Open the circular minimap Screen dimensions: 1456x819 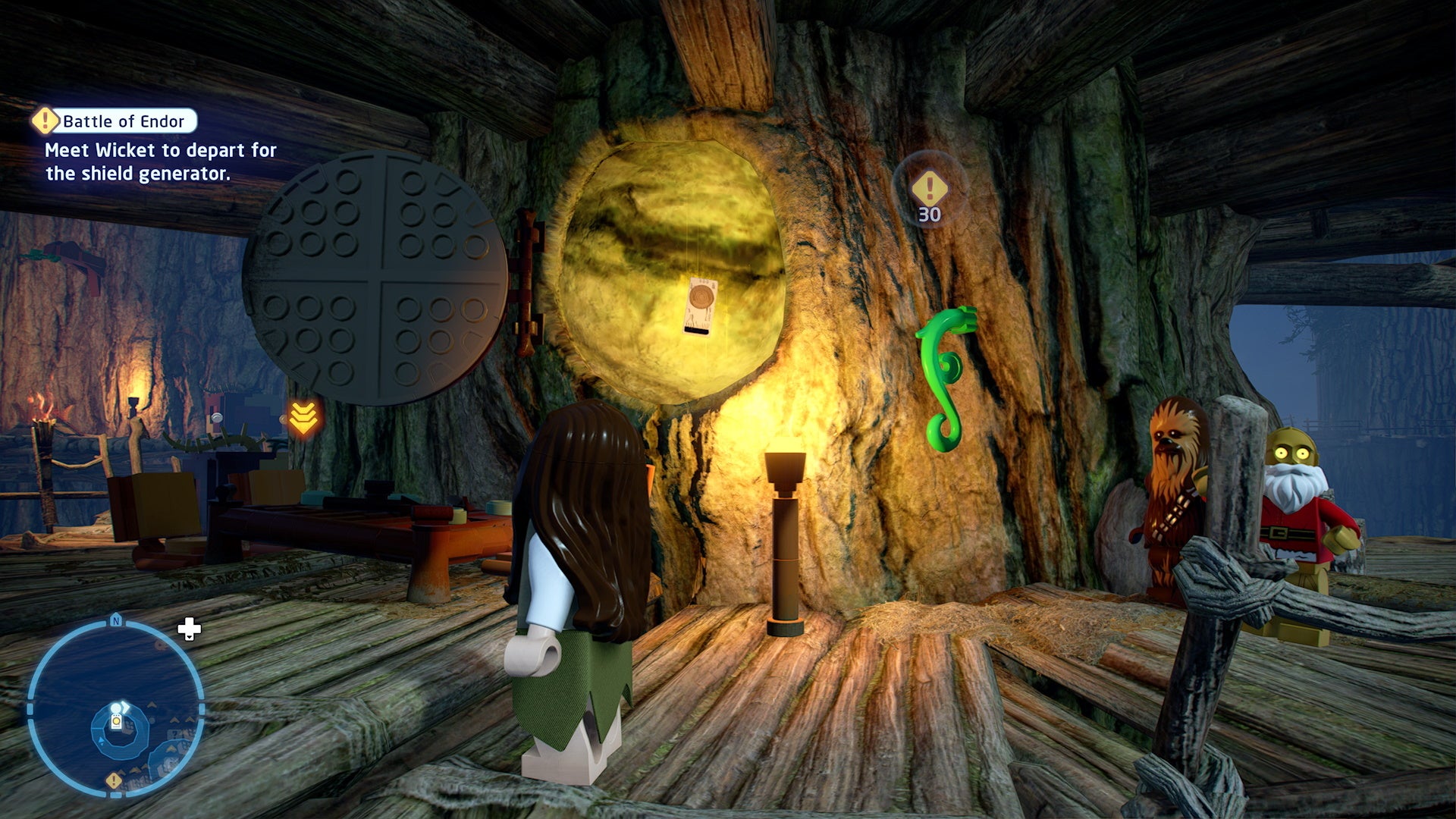(x=115, y=709)
